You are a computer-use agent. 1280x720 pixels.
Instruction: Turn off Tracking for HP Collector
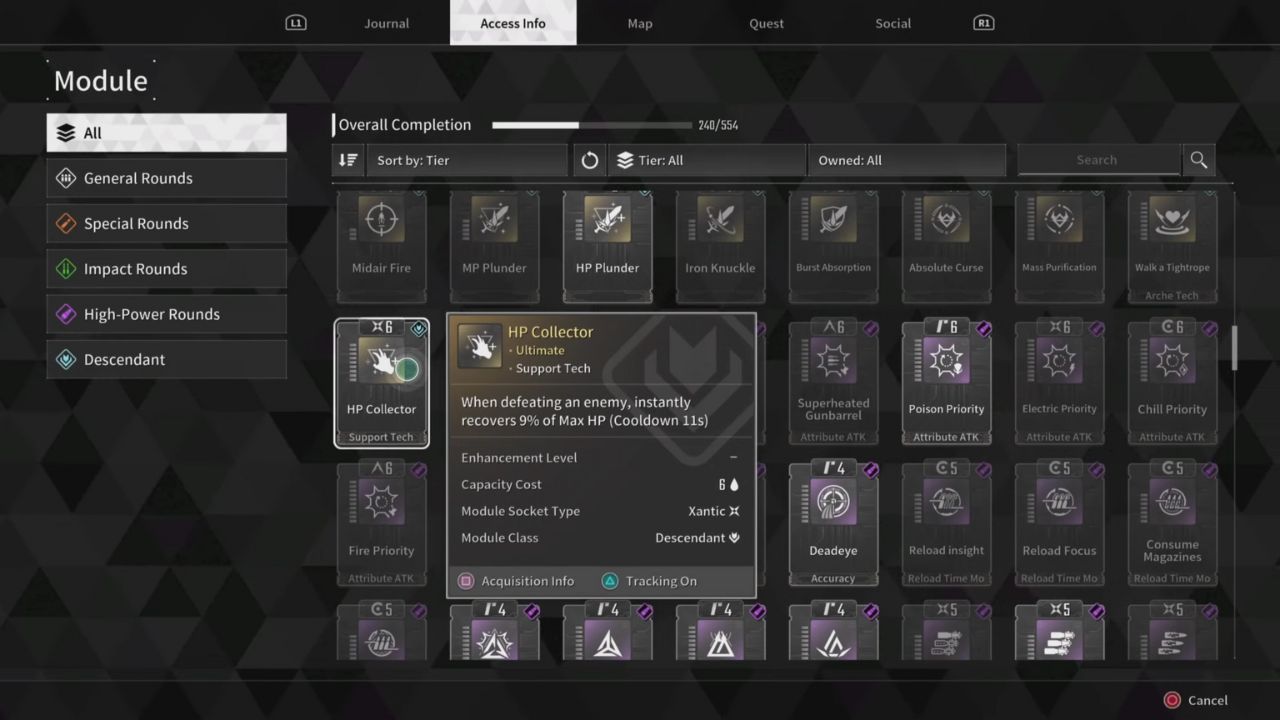649,580
